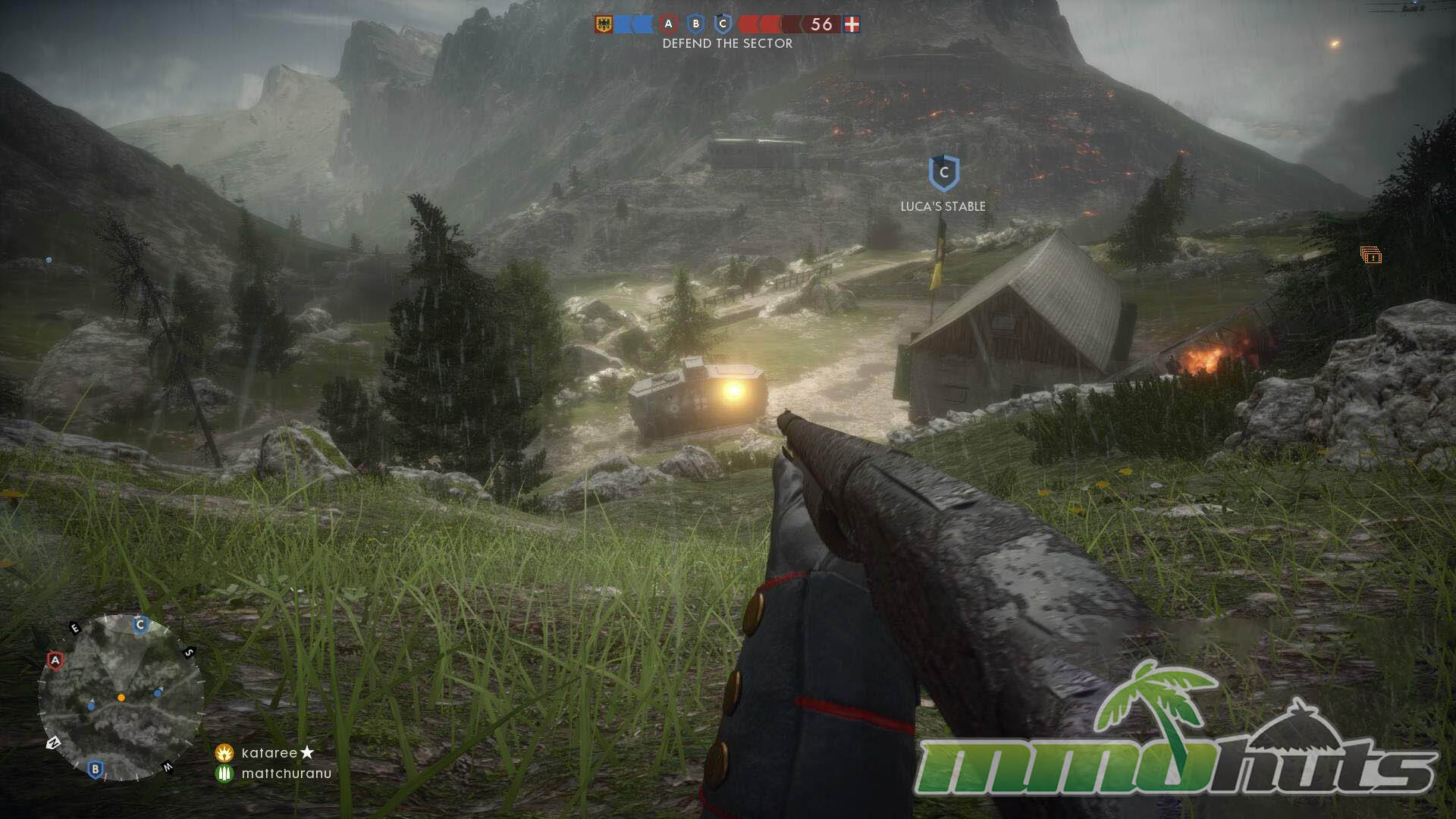Click the B objective marker on minimap
The width and height of the screenshot is (1456, 819).
click(x=95, y=769)
